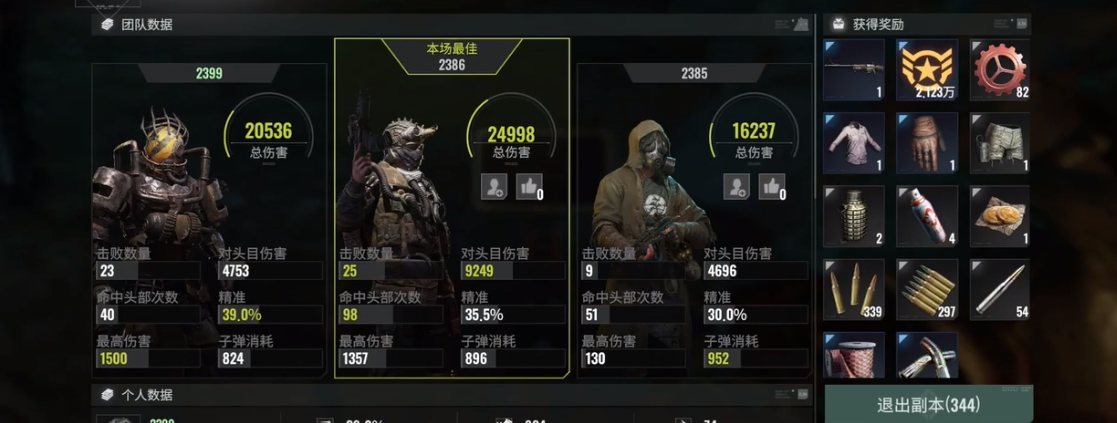
Task: View the shirt clothing reward
Action: 854,143
